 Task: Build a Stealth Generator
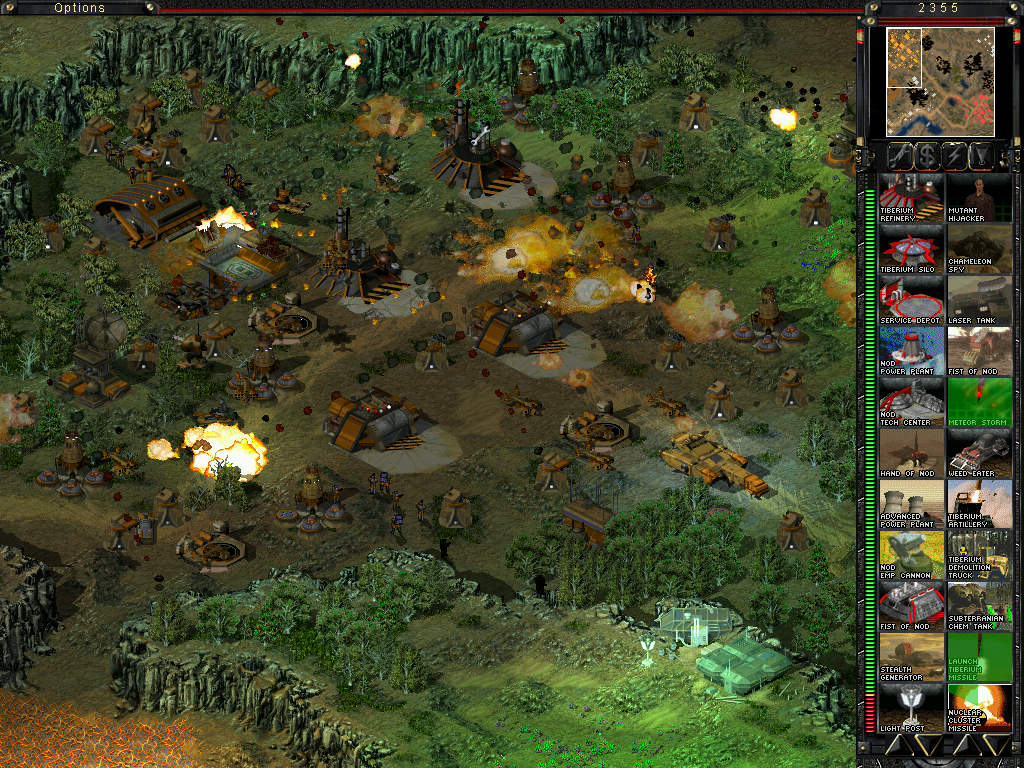click(911, 657)
